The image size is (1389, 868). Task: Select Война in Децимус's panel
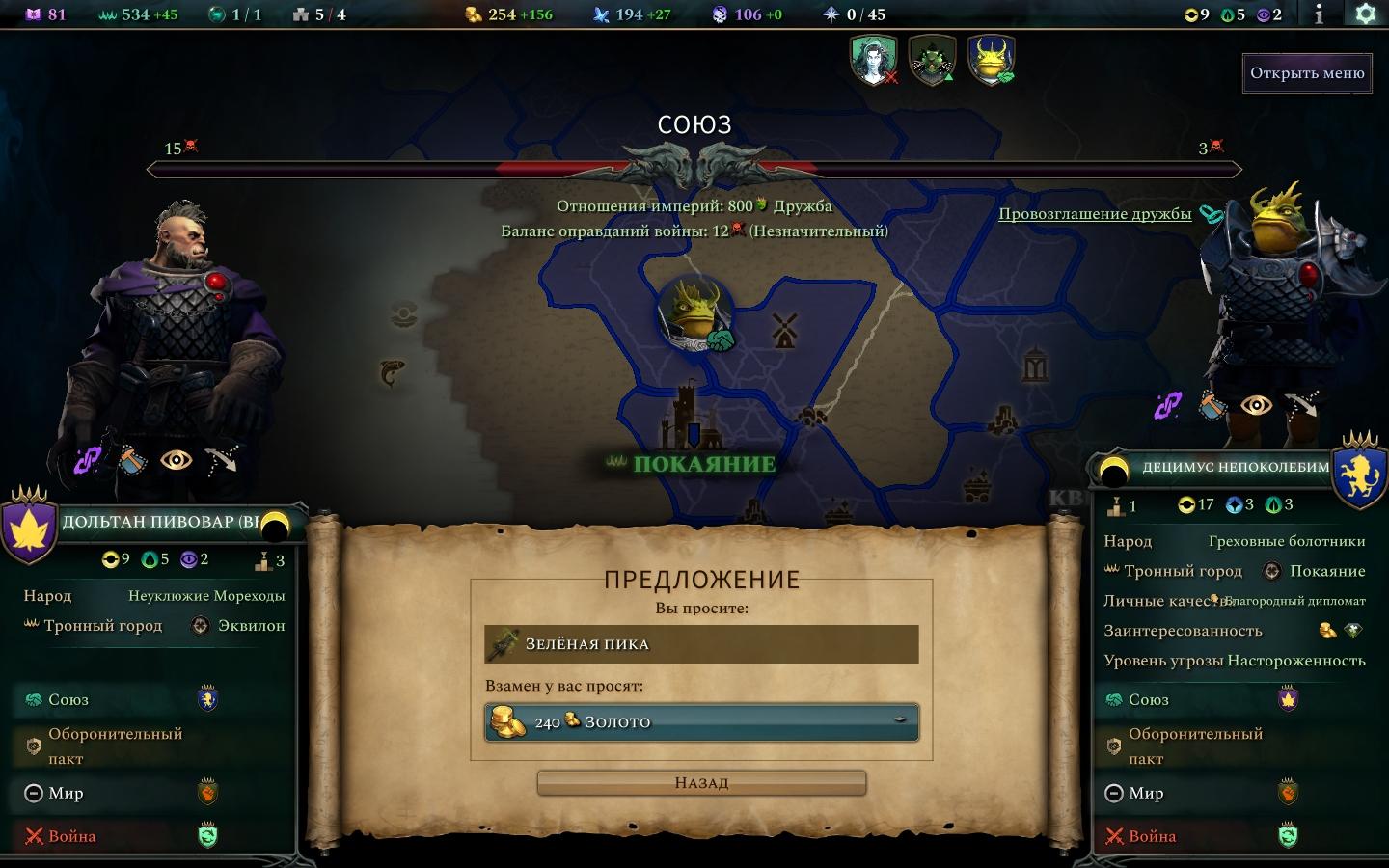click(1152, 836)
